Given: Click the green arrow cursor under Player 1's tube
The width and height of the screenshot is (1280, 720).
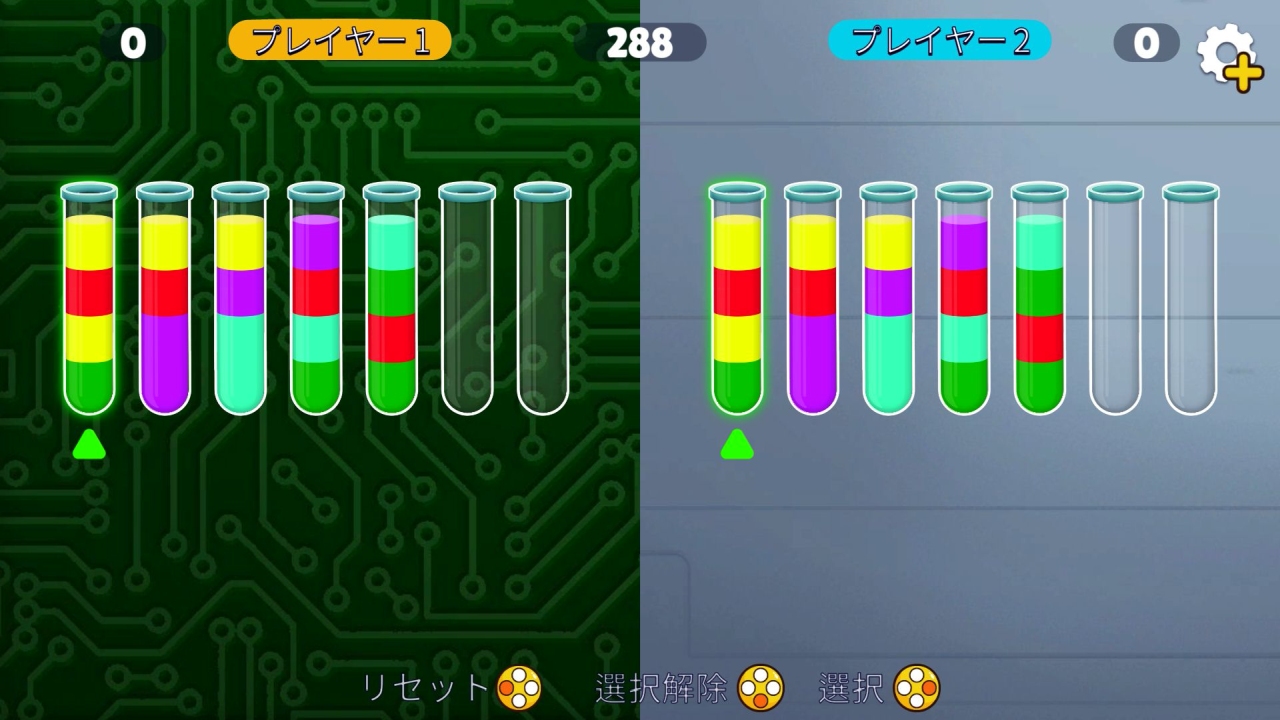Looking at the screenshot, I should [x=88, y=445].
